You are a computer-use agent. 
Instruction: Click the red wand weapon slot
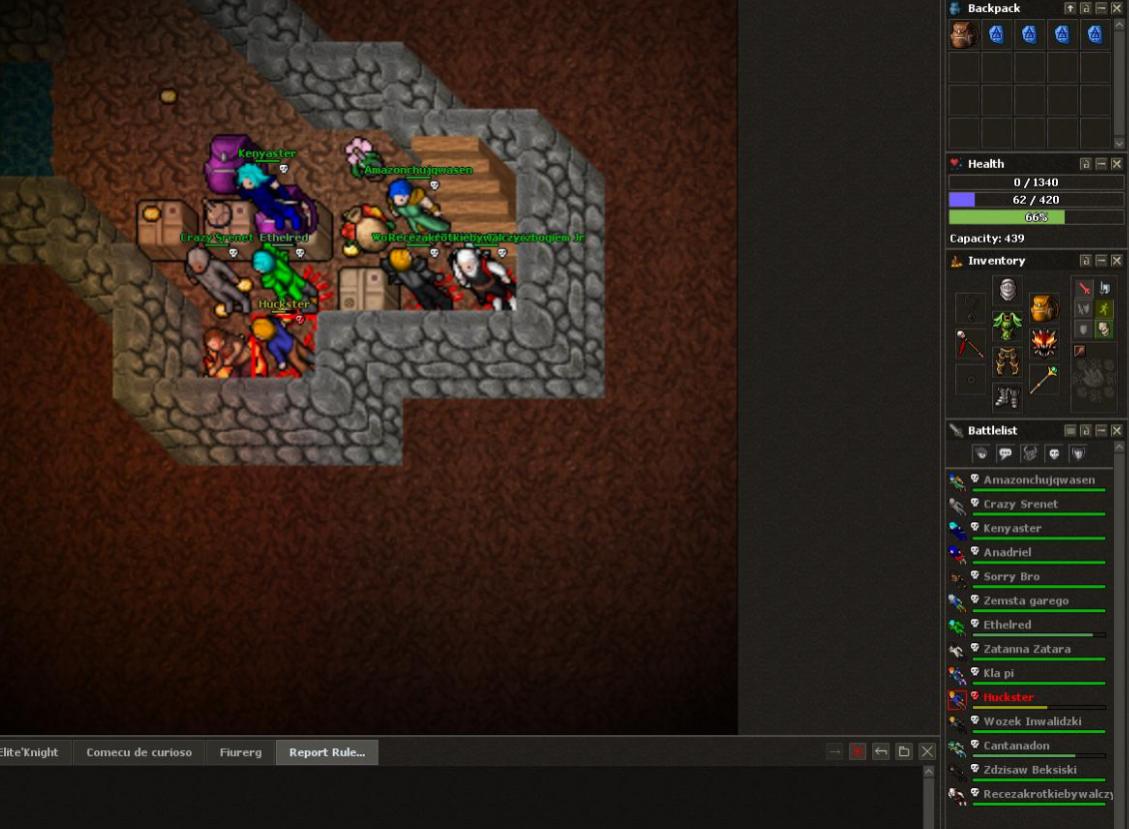click(x=969, y=343)
